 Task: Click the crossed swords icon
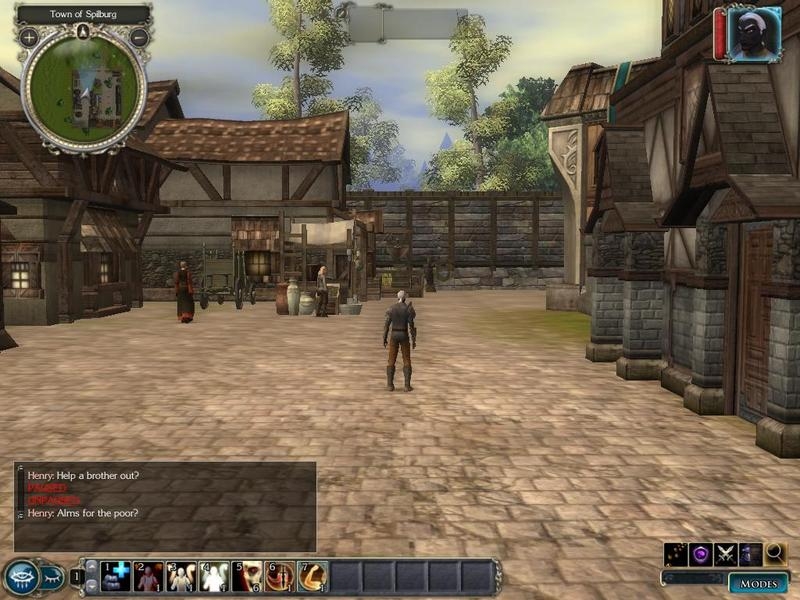tap(725, 553)
